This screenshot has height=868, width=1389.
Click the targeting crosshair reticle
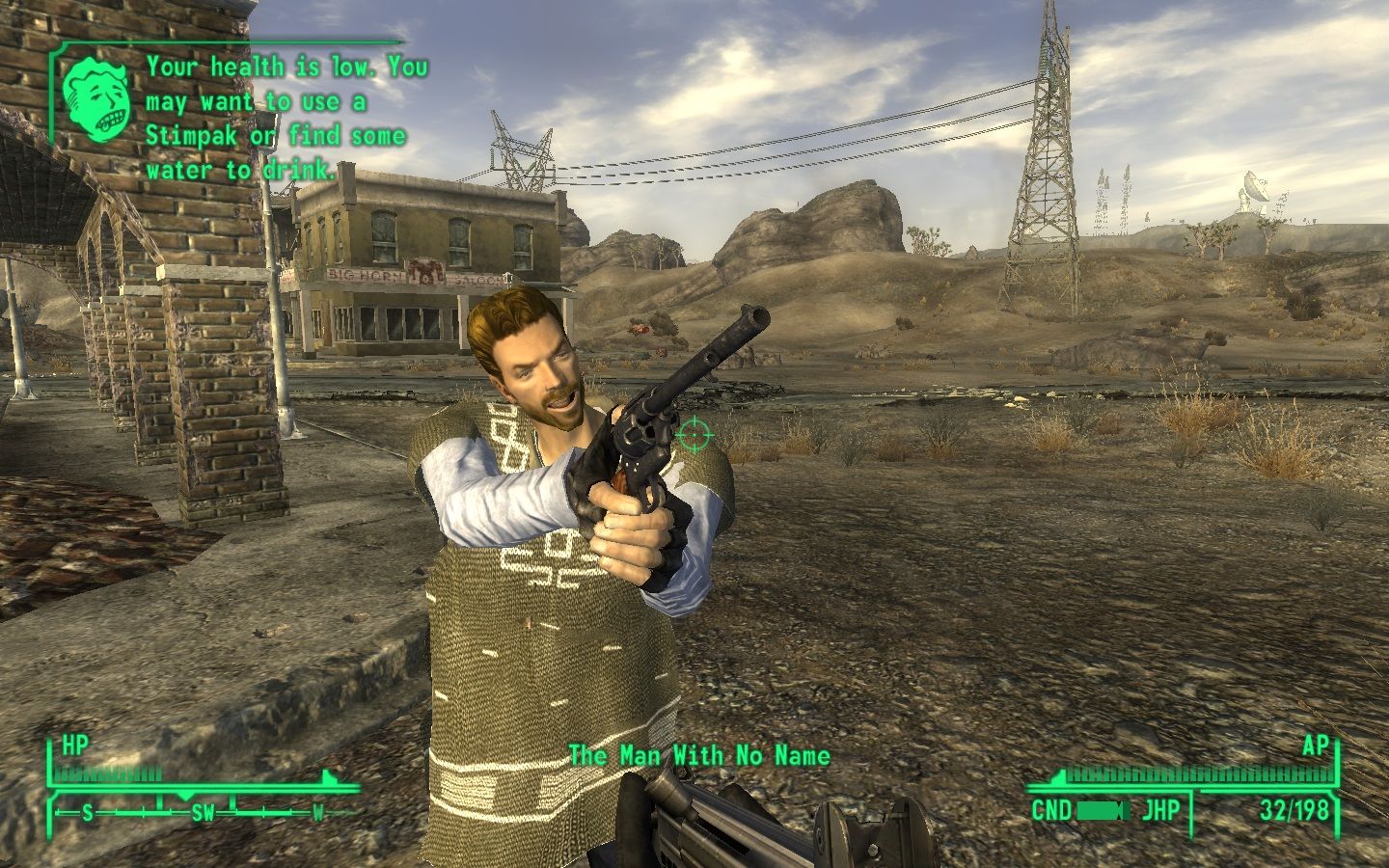click(x=693, y=436)
